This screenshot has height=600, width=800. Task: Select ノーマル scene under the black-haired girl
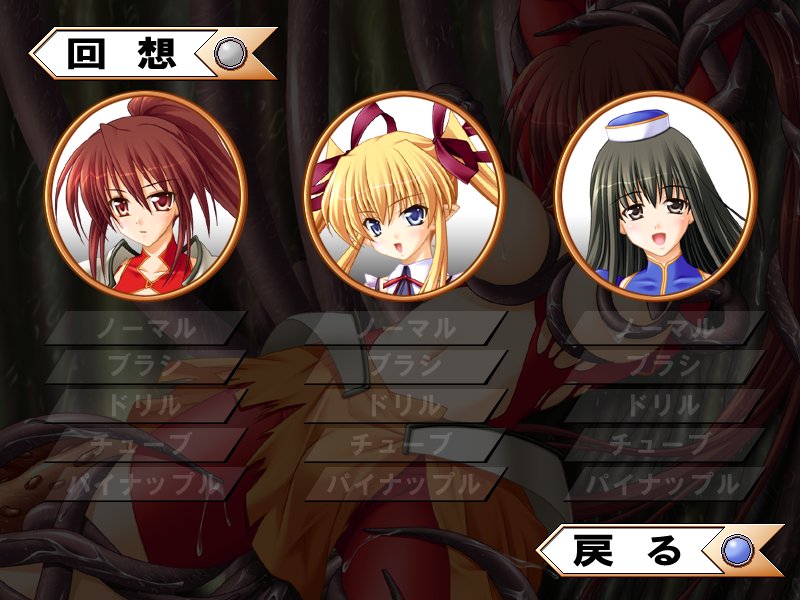point(664,328)
